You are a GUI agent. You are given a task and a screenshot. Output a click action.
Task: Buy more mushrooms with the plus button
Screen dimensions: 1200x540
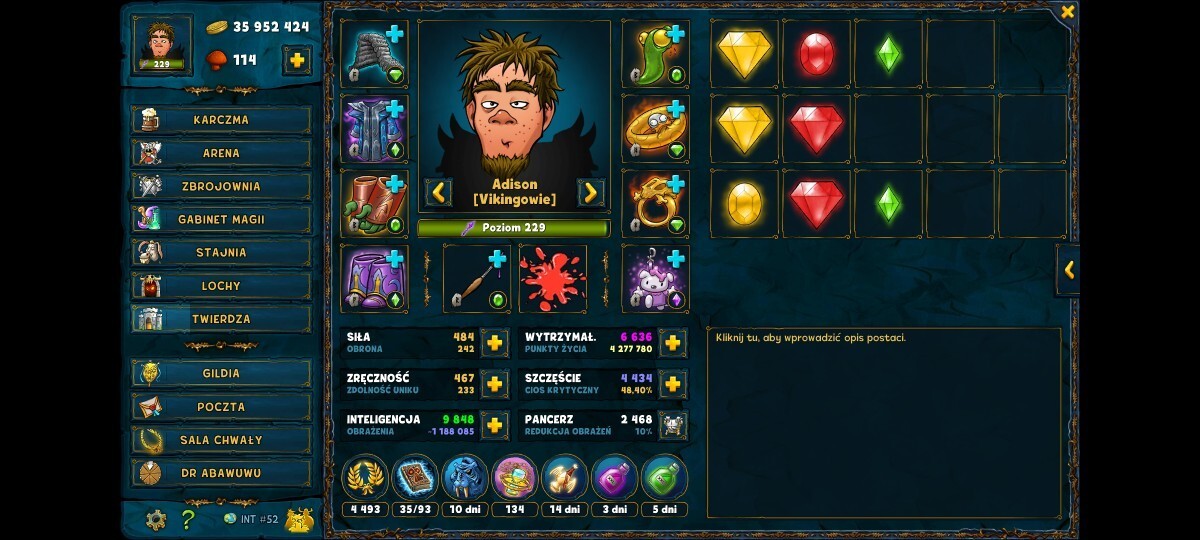click(297, 60)
